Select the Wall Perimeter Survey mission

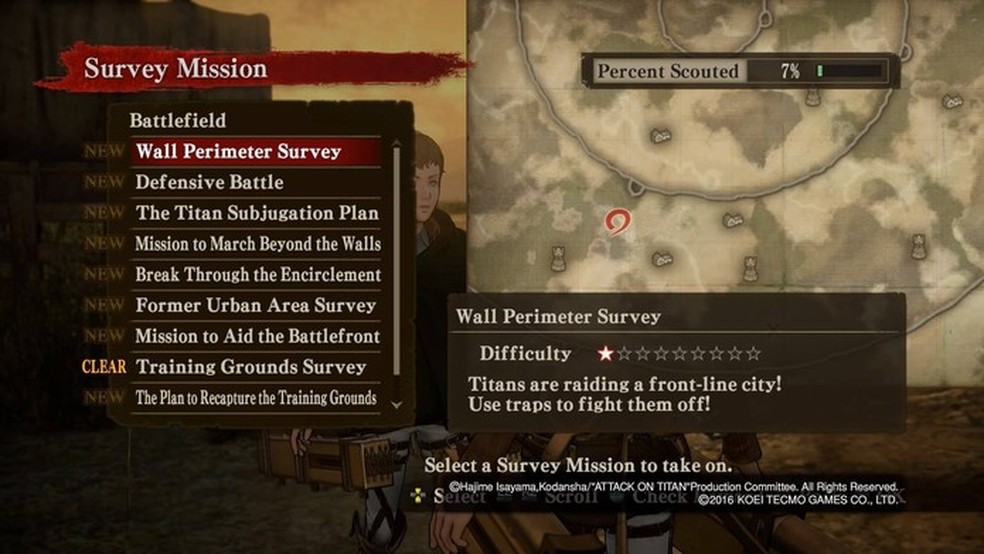pyautogui.click(x=239, y=152)
